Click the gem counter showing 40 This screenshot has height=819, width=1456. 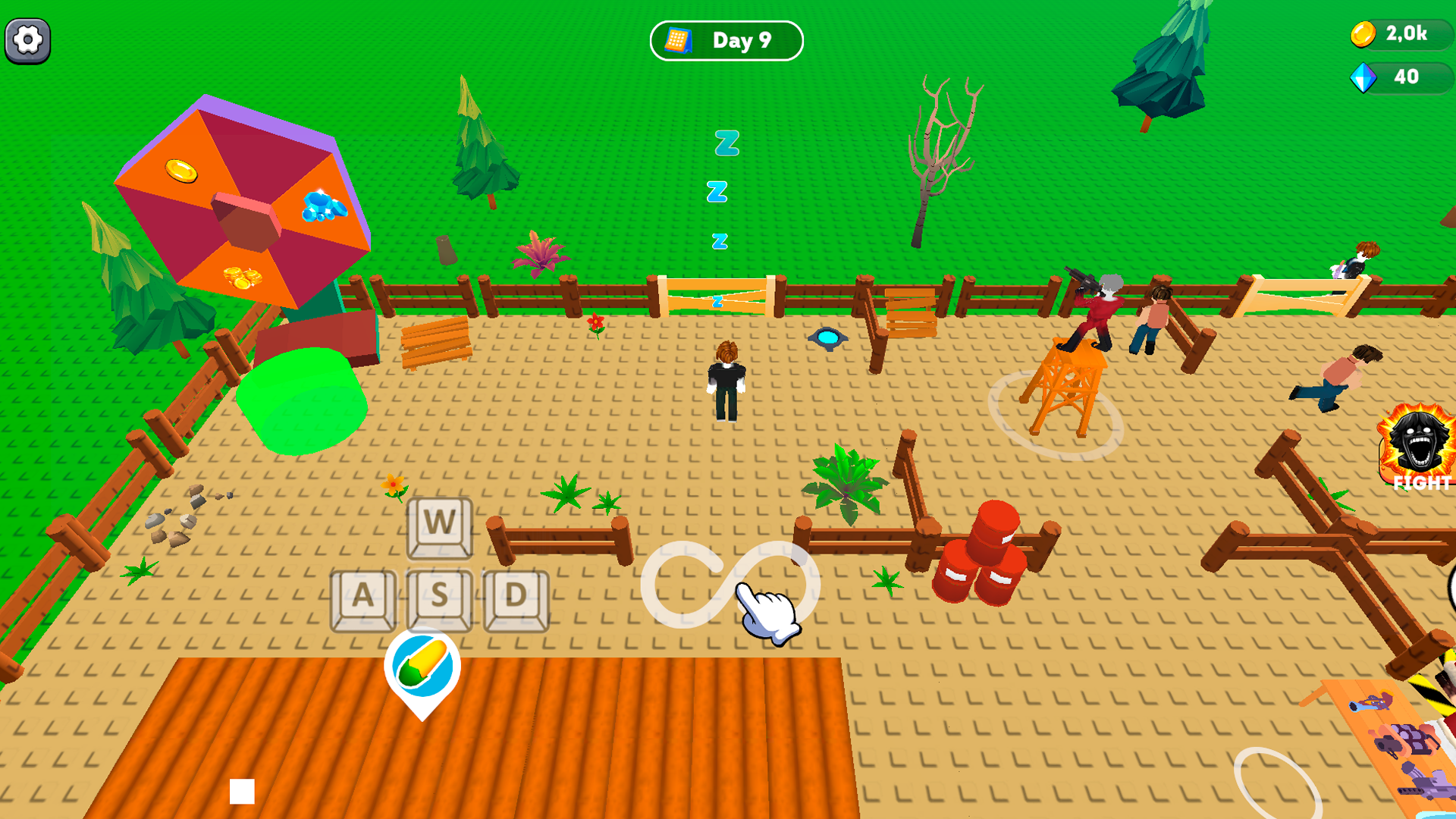tap(1407, 77)
